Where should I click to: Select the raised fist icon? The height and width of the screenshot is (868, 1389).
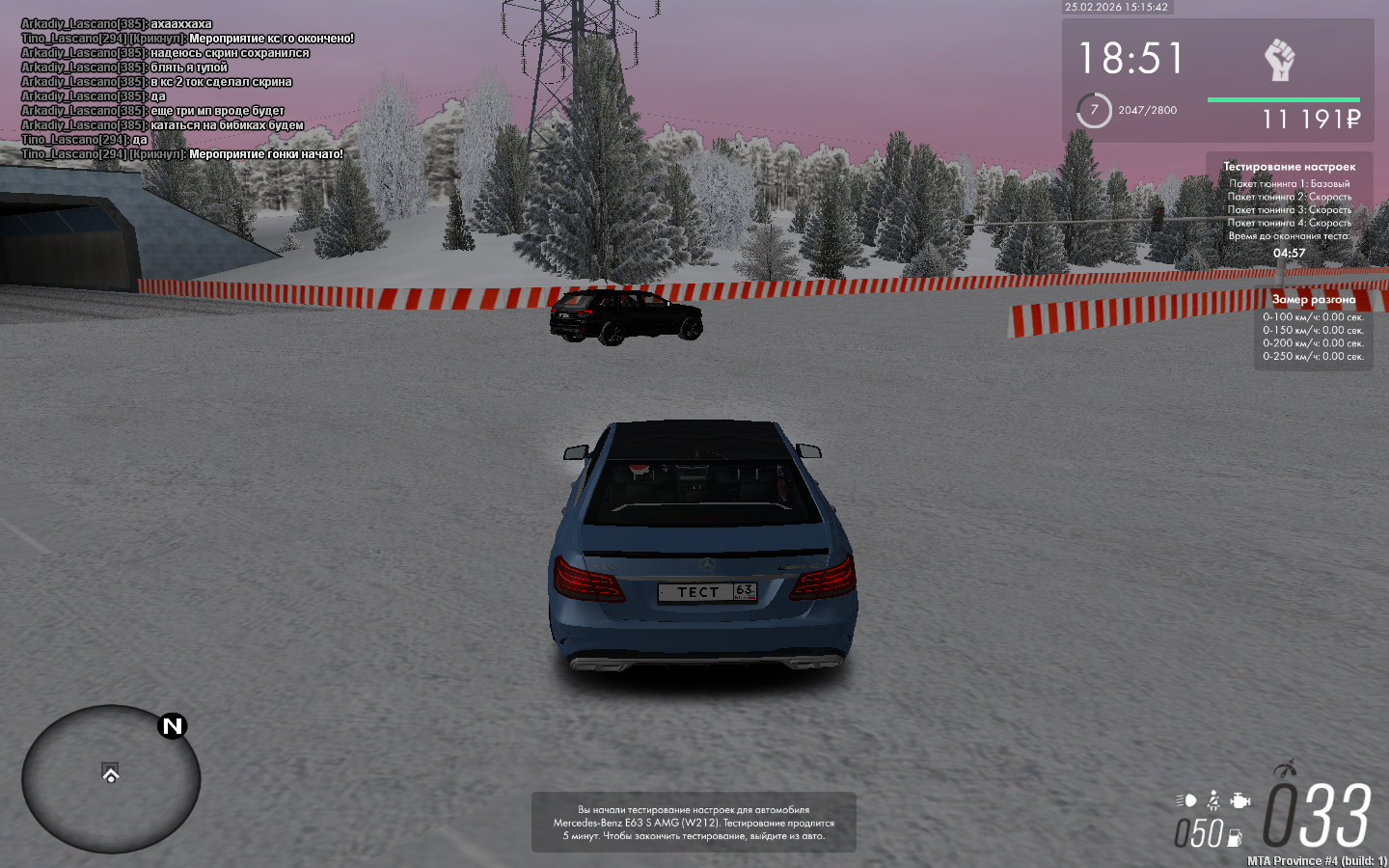[x=1279, y=60]
